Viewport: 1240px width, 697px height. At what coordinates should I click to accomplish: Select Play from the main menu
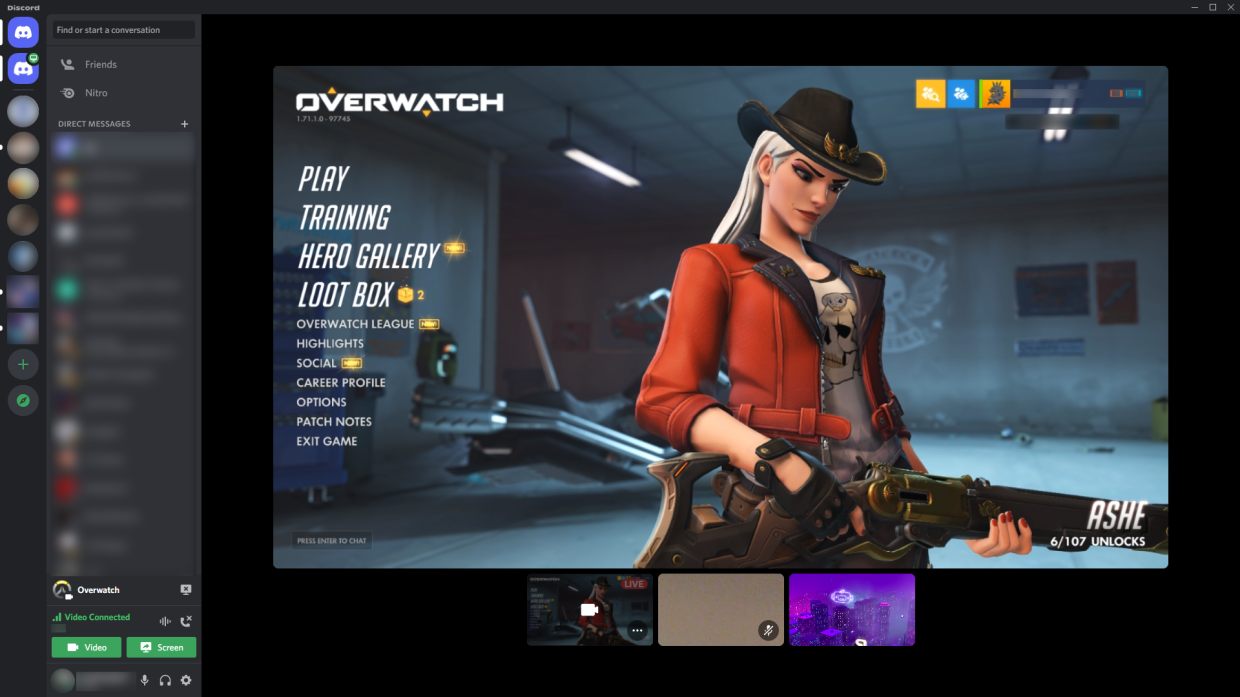click(323, 179)
